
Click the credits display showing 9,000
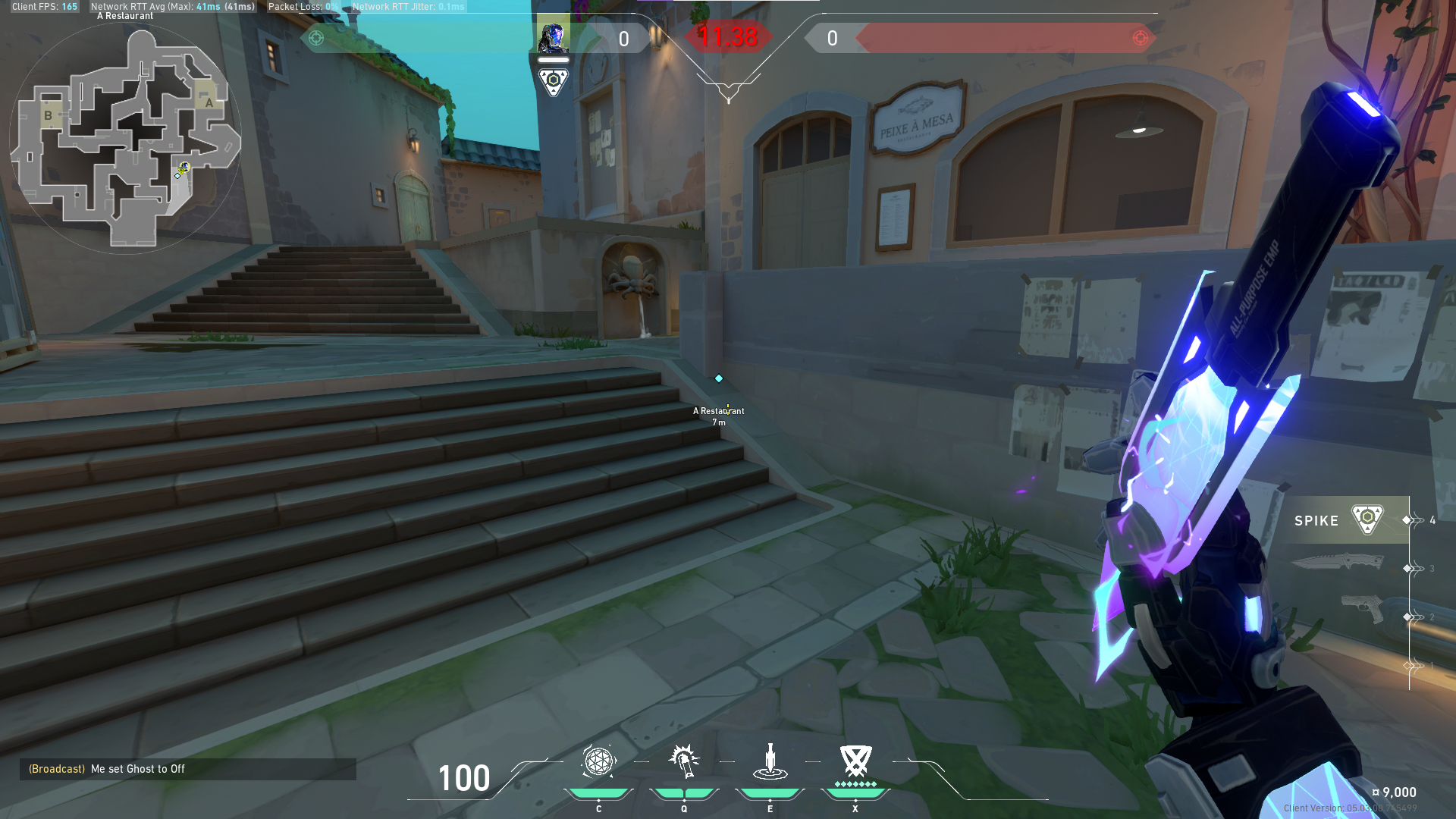click(x=1398, y=792)
